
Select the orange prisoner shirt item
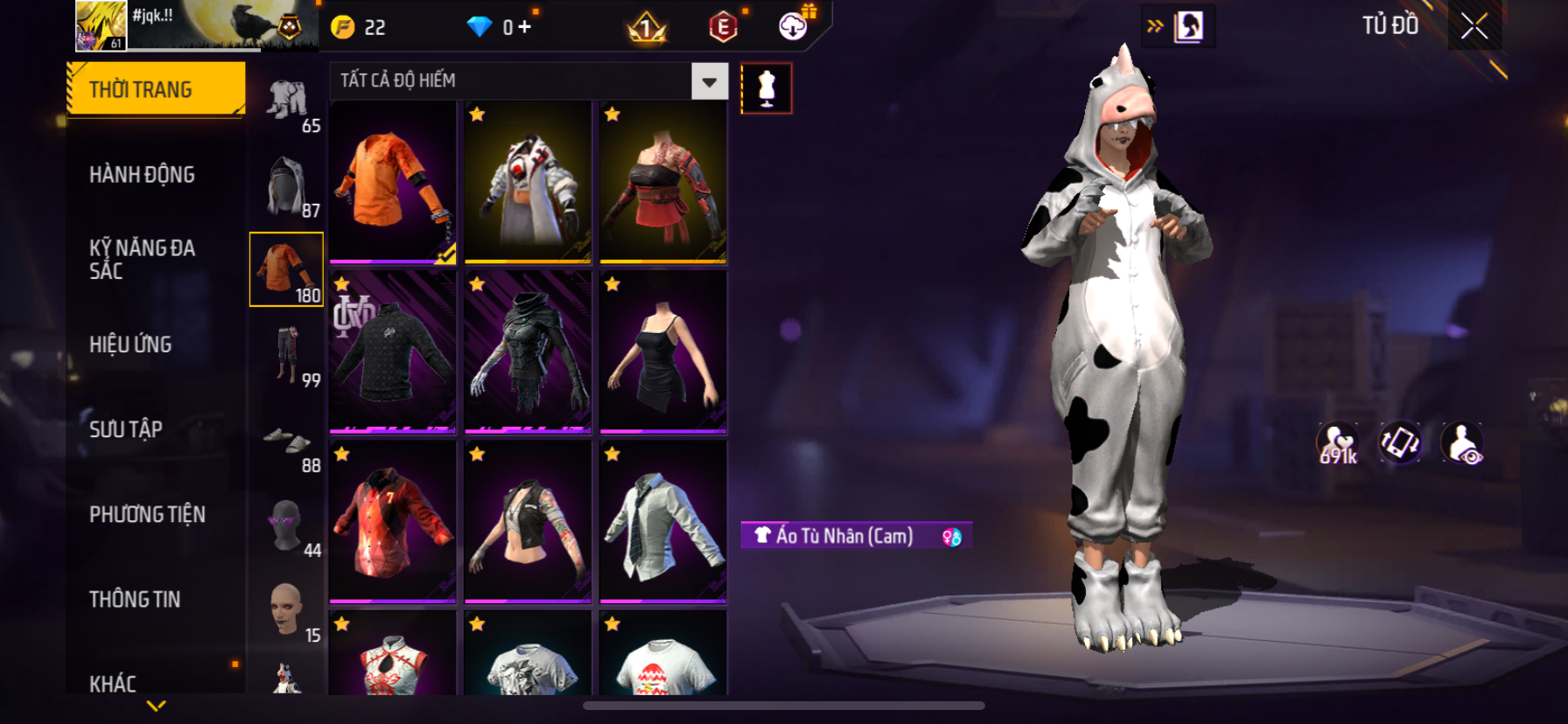(393, 182)
